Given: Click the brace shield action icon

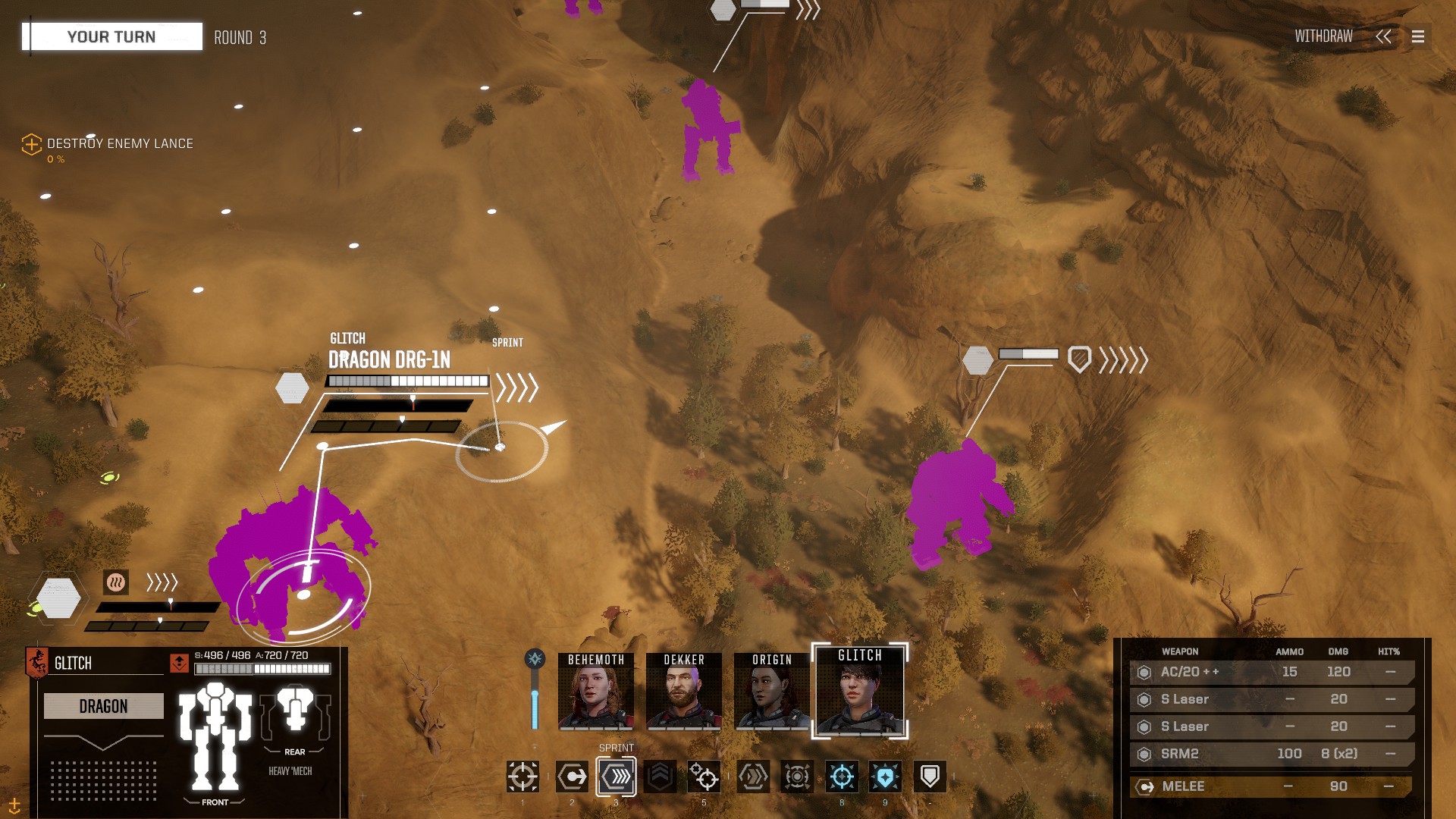Looking at the screenshot, I should point(930,777).
